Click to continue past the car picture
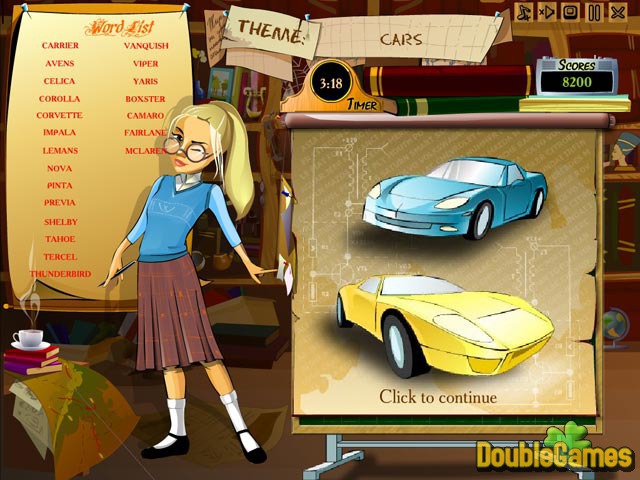The width and height of the screenshot is (640, 480). (x=437, y=397)
